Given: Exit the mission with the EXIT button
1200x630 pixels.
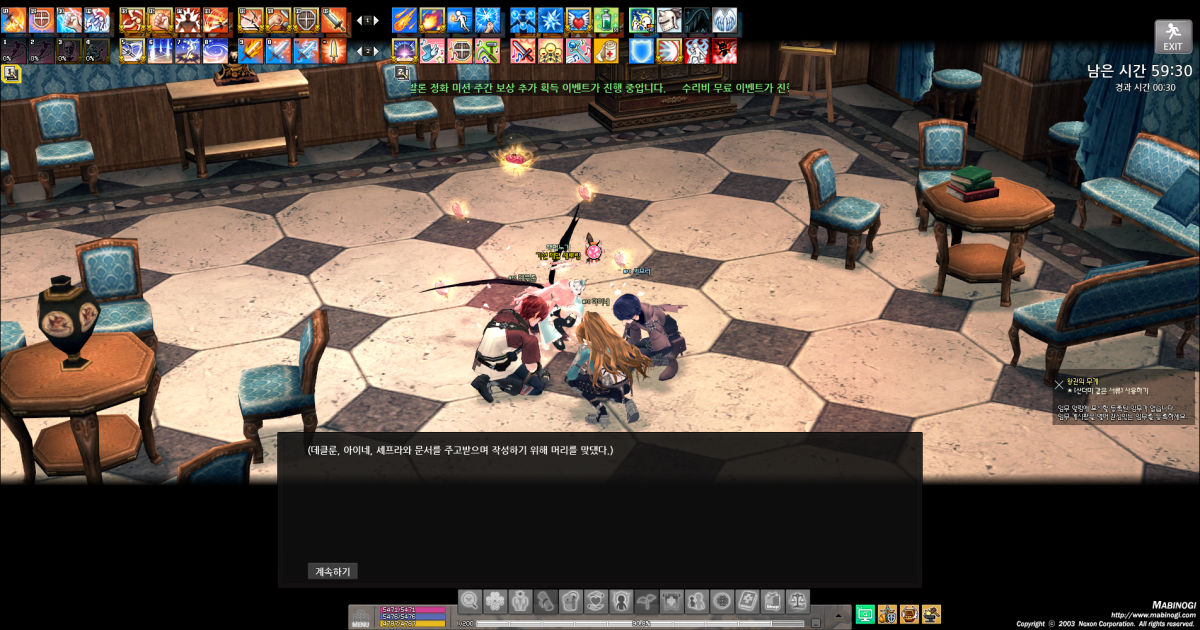Looking at the screenshot, I should (1172, 37).
